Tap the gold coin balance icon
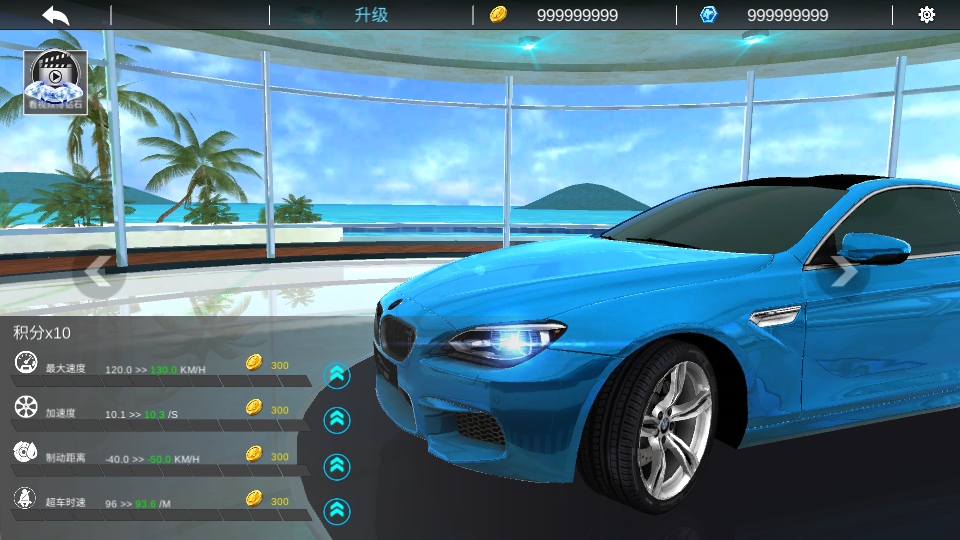 tap(498, 15)
